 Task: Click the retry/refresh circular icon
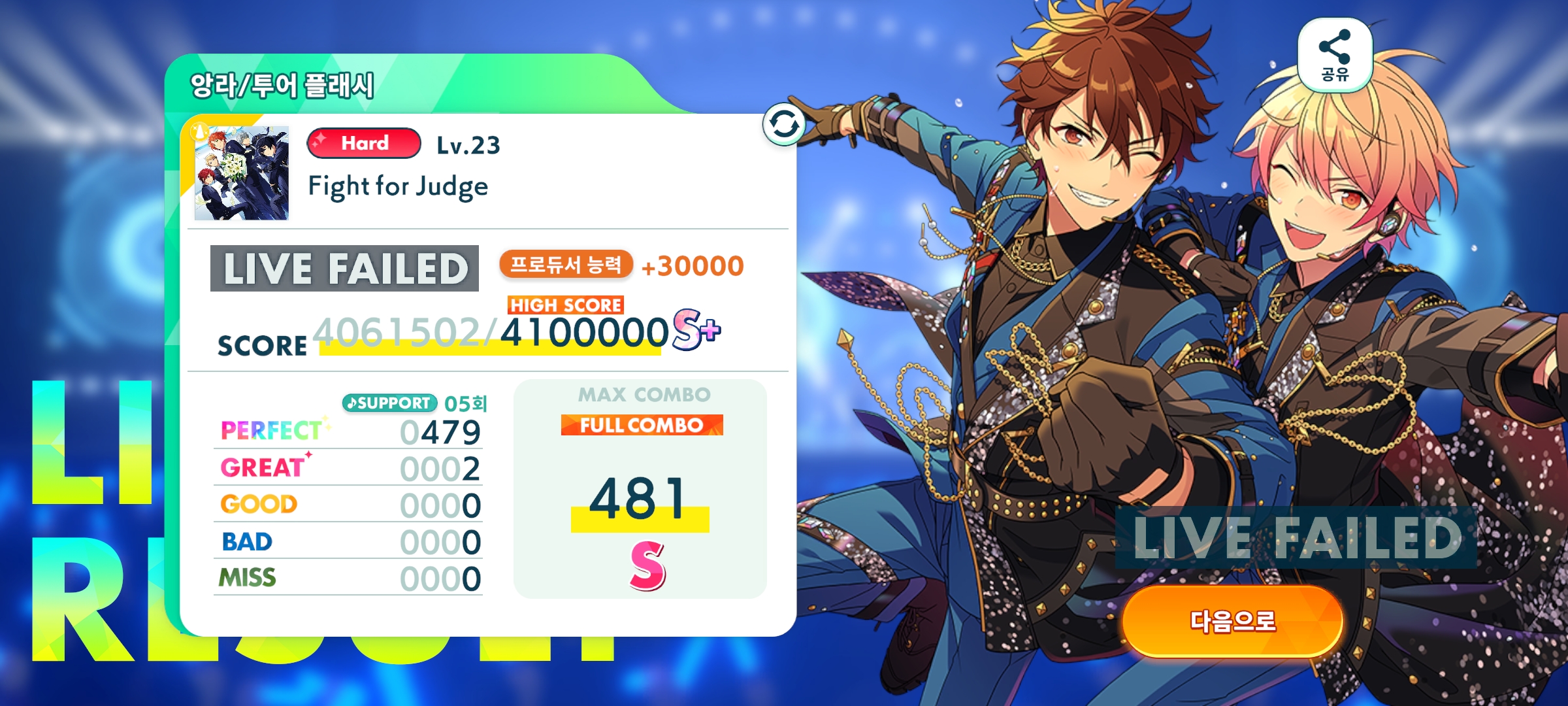tap(783, 124)
